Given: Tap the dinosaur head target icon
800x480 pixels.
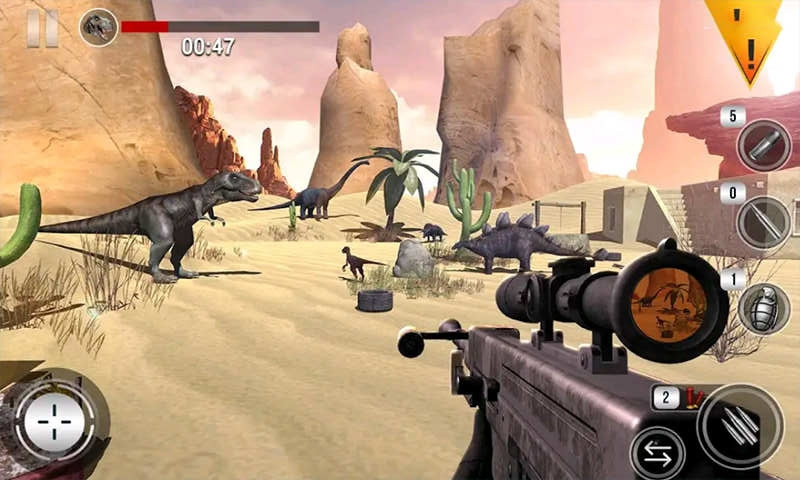Looking at the screenshot, I should point(98,27).
